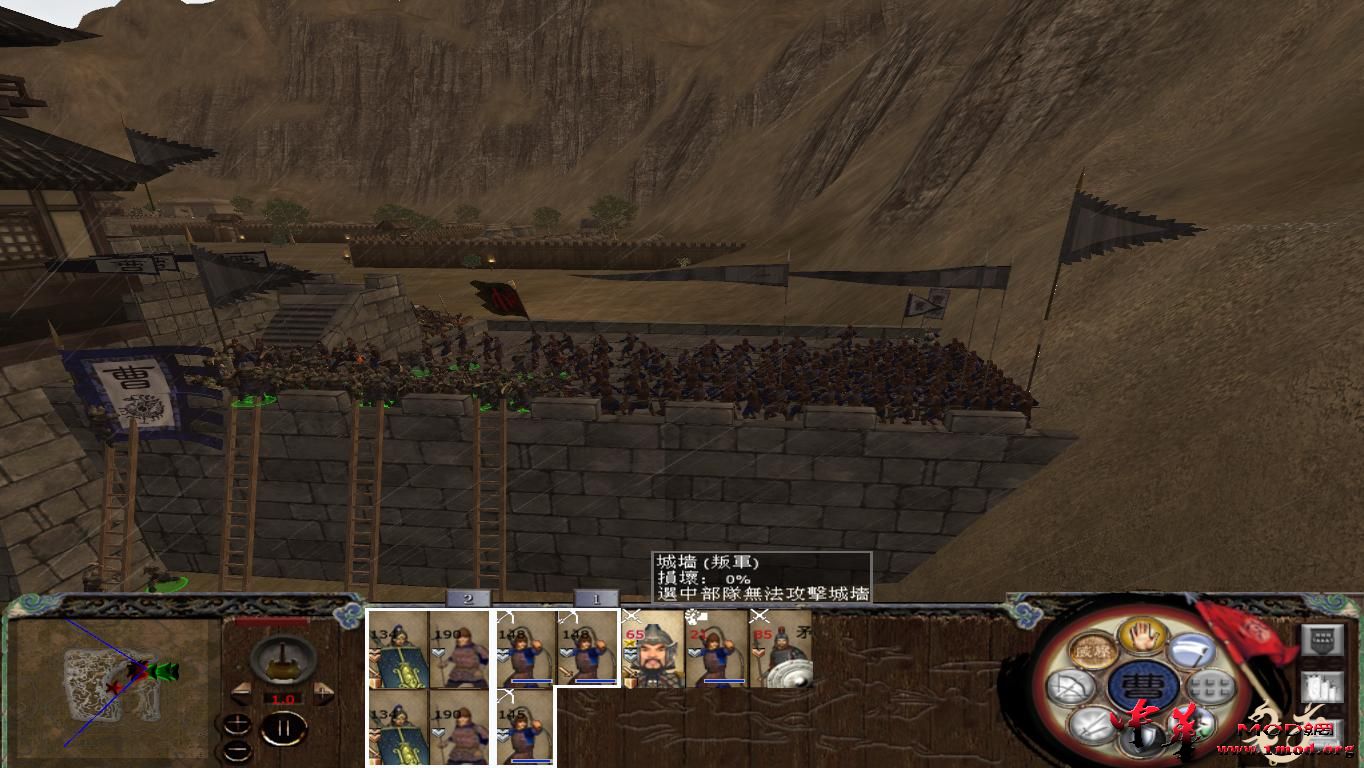Enable fire-at-will using the bow icon
The image size is (1364, 768).
tap(1071, 684)
